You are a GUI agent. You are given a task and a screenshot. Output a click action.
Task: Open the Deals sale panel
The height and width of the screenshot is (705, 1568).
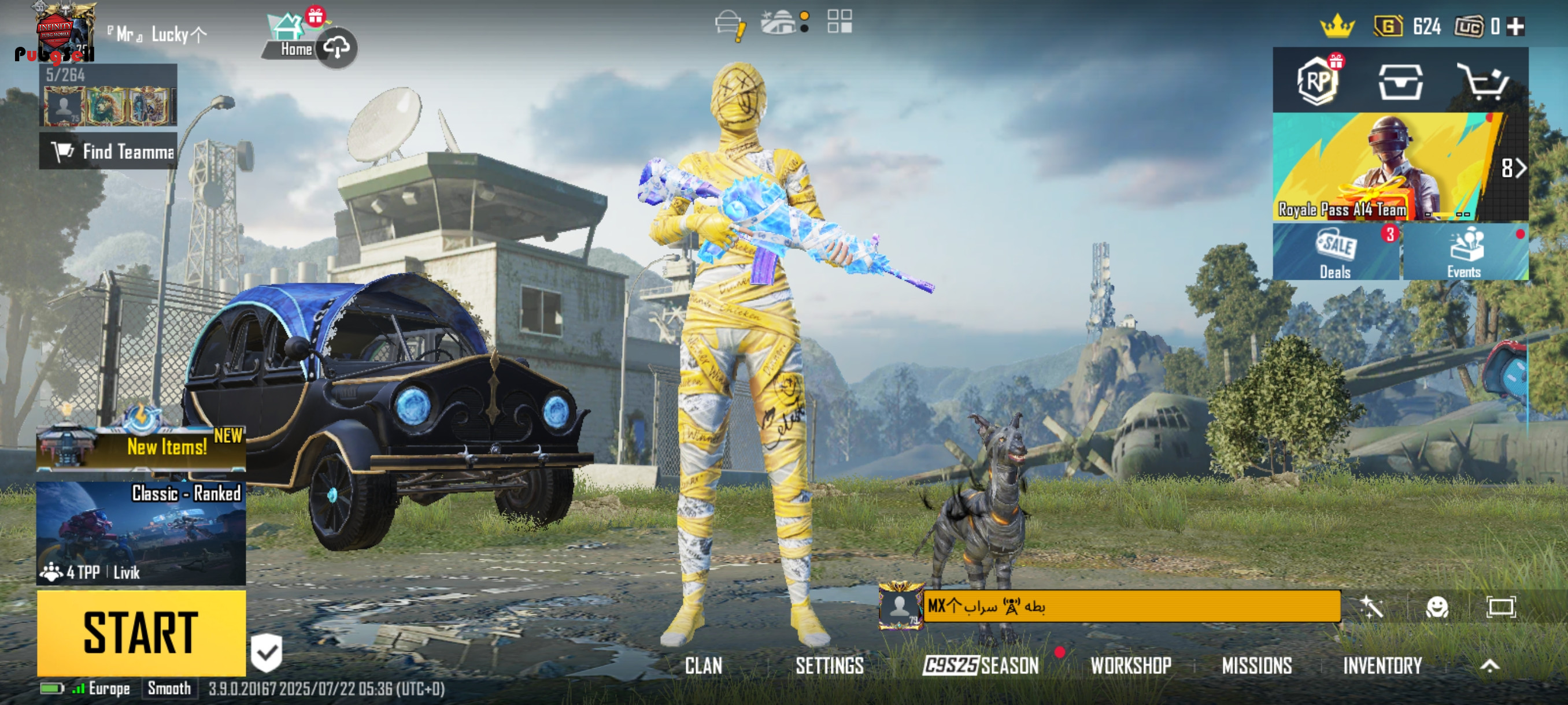click(x=1336, y=253)
